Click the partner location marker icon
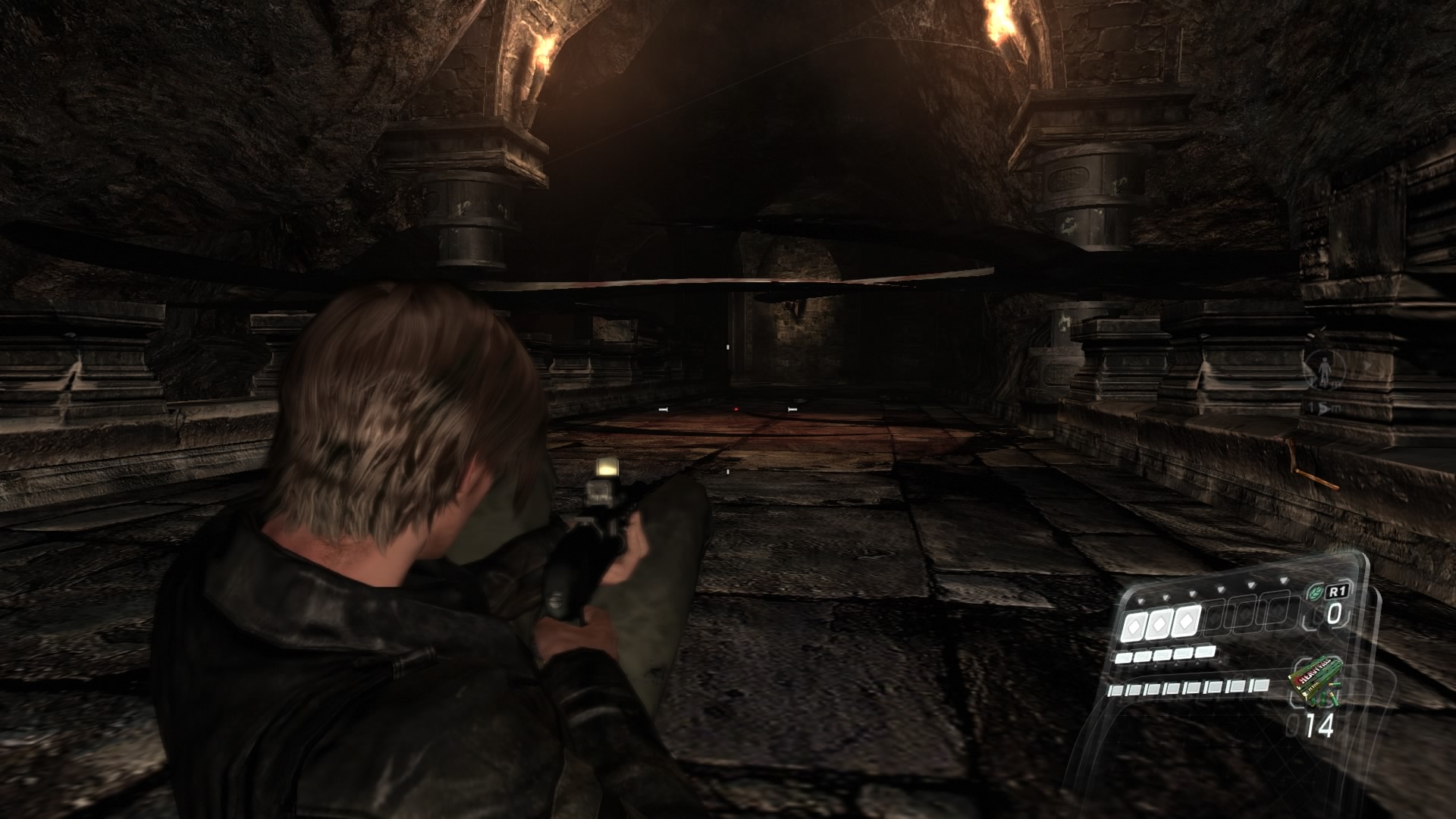The height and width of the screenshot is (819, 1456). pyautogui.click(x=1324, y=371)
